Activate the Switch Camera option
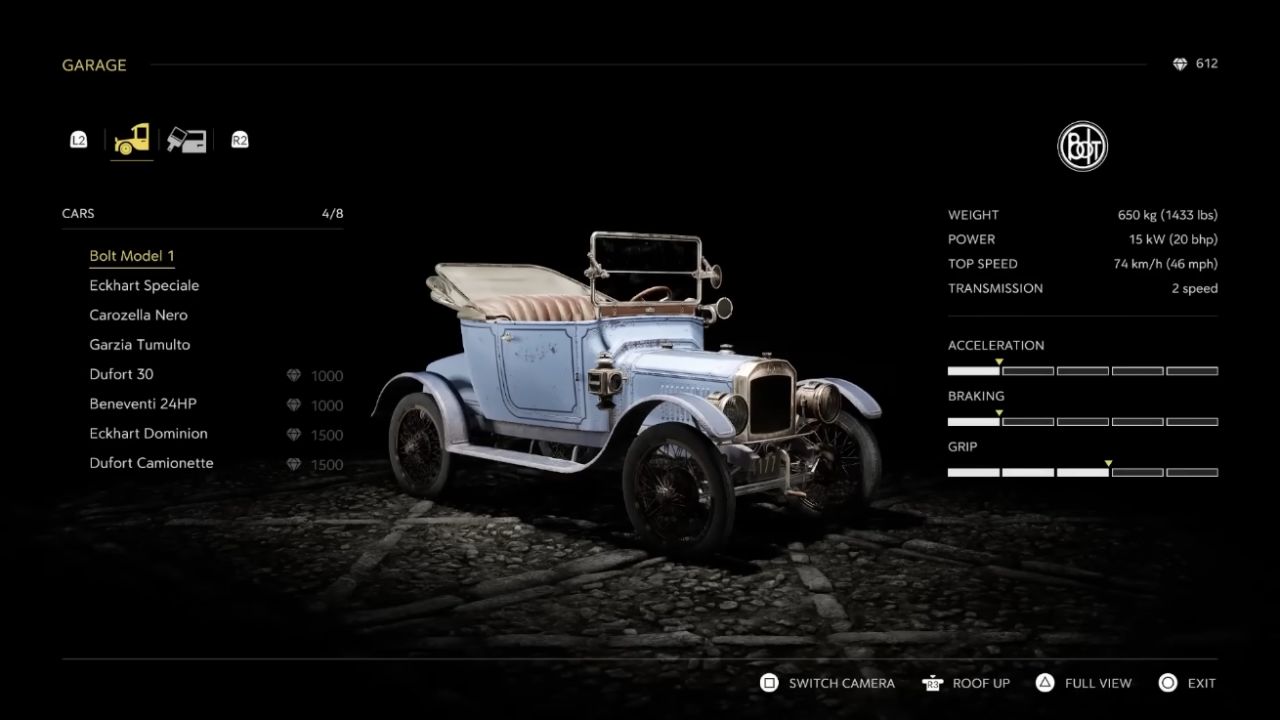The height and width of the screenshot is (720, 1280). pyautogui.click(x=828, y=683)
